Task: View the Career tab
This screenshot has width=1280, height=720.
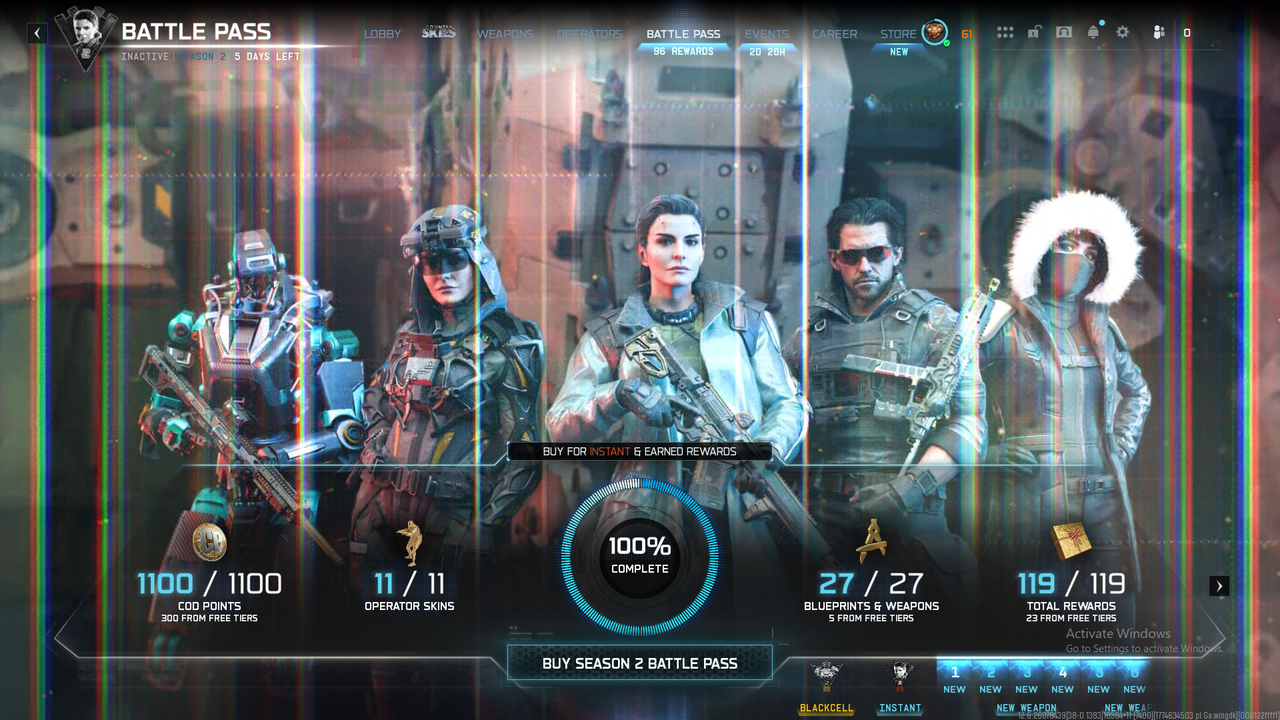Action: coord(834,34)
